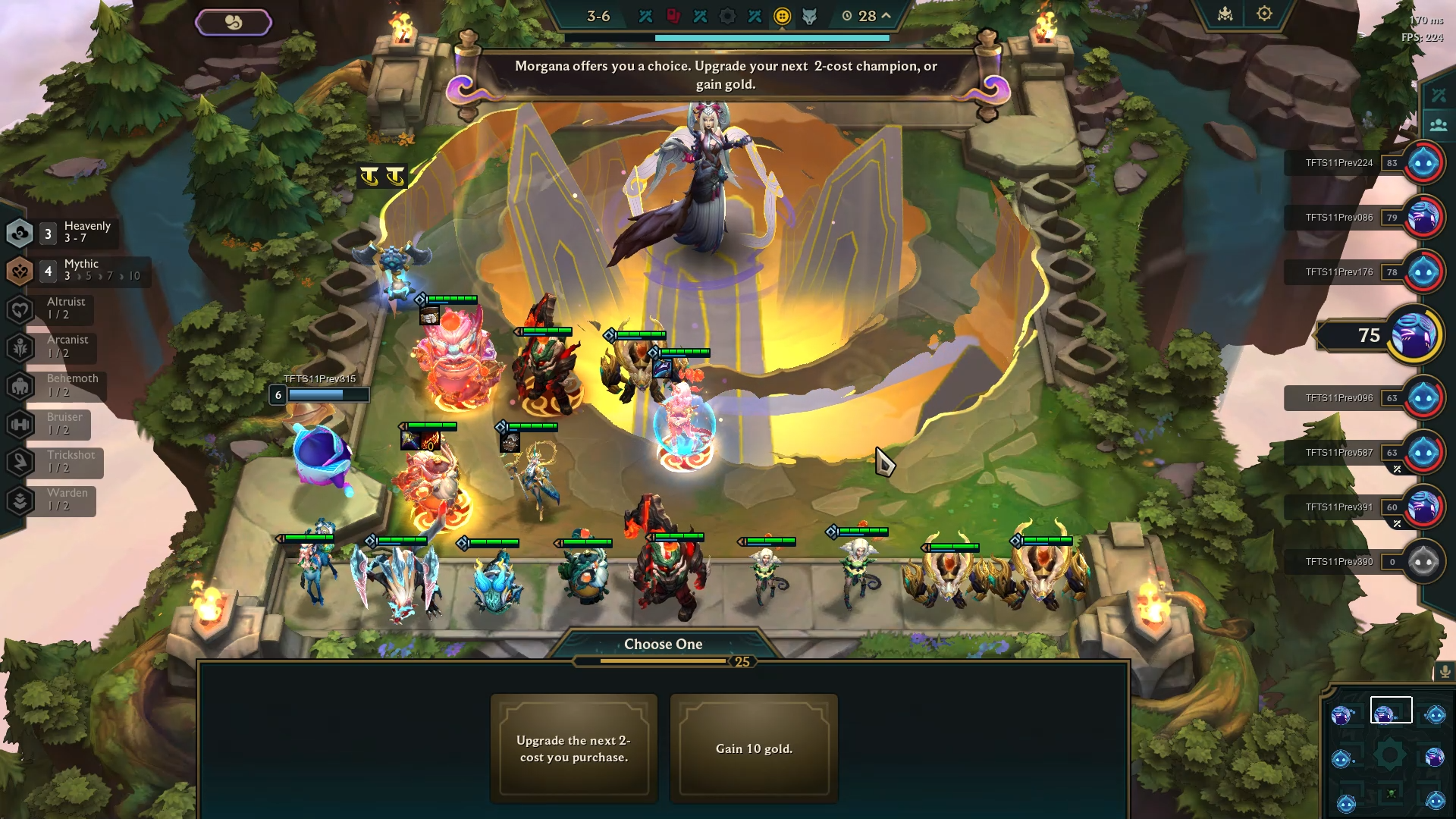Select Gain 10 gold

click(754, 748)
